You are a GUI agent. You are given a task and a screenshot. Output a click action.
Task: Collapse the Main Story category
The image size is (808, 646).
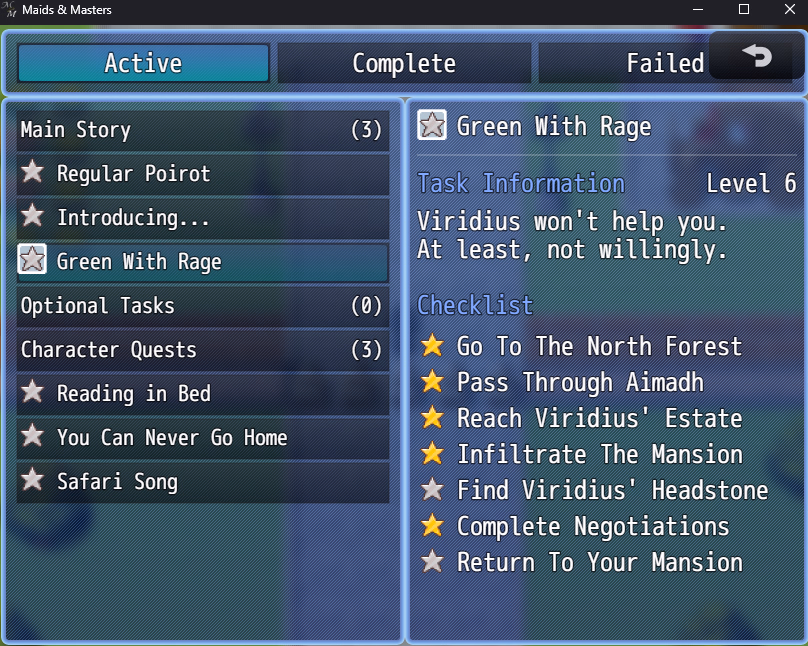point(202,130)
